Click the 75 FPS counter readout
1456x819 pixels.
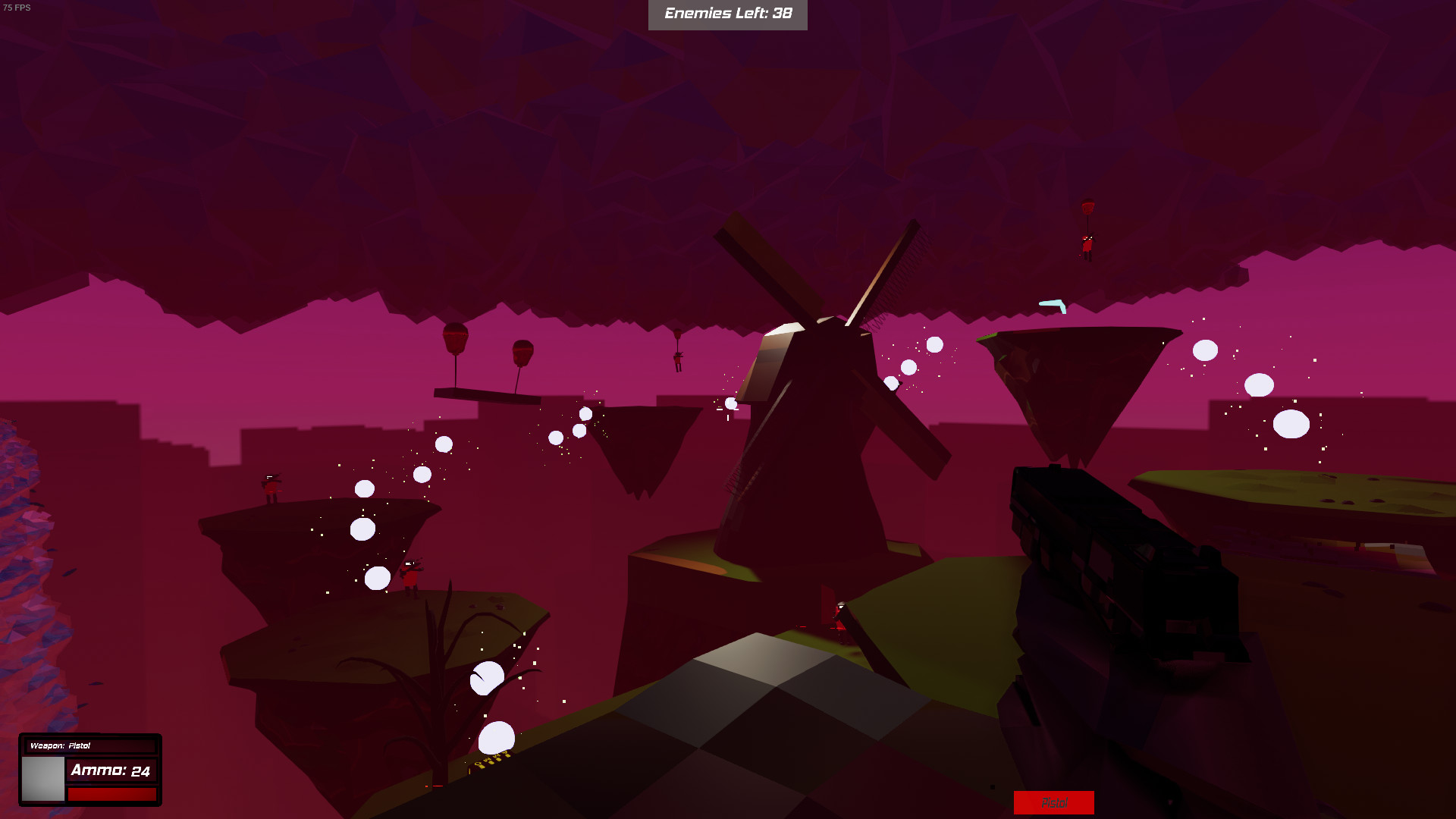pyautogui.click(x=17, y=9)
